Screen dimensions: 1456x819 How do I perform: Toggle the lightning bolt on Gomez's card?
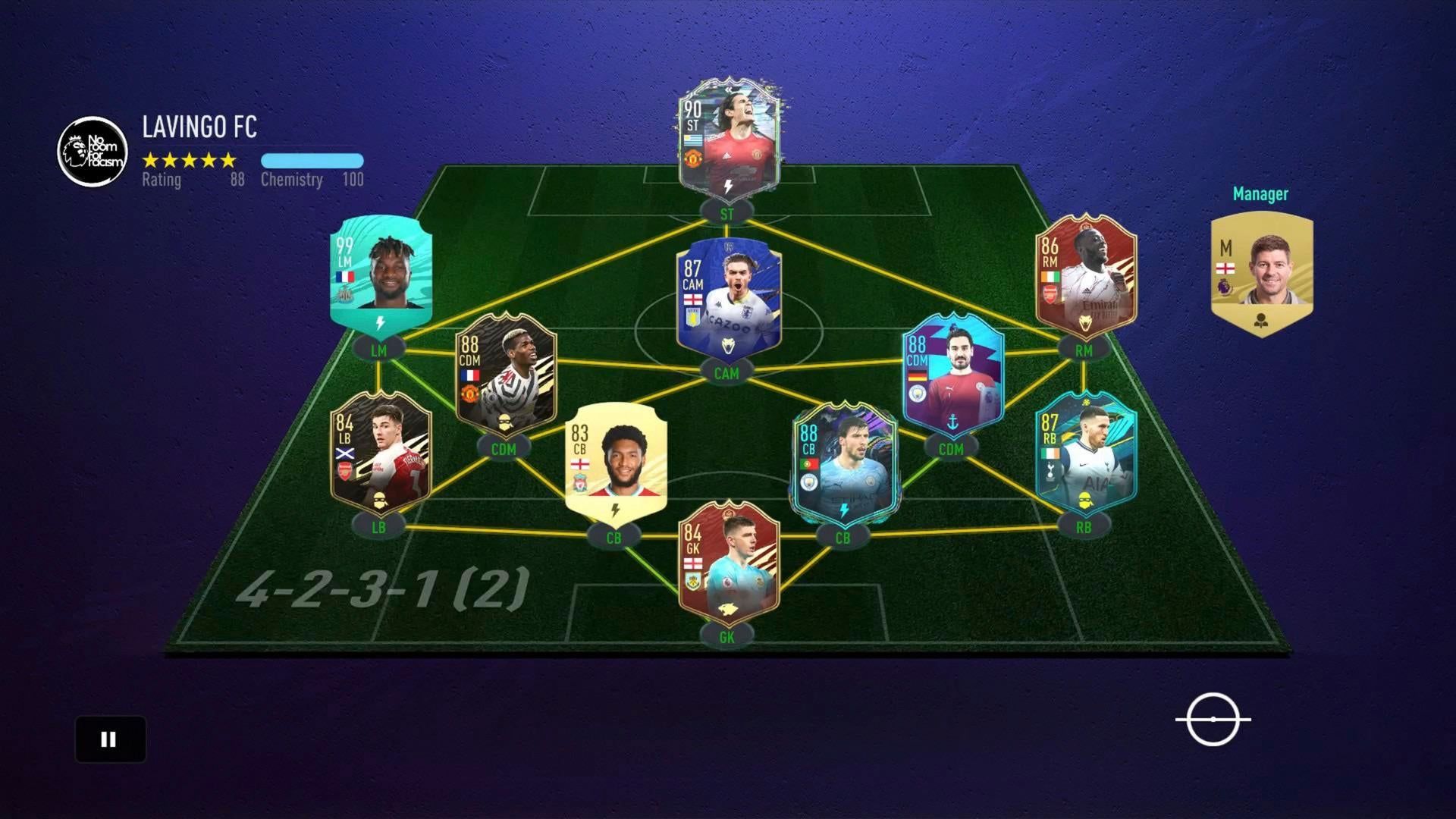pos(615,510)
